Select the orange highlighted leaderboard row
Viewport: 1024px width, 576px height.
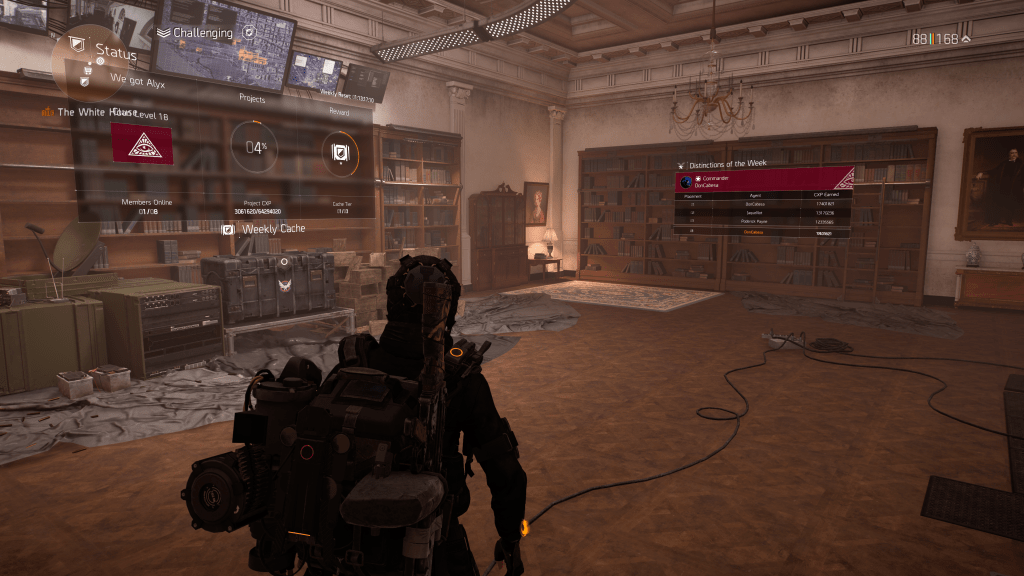pyautogui.click(x=762, y=232)
